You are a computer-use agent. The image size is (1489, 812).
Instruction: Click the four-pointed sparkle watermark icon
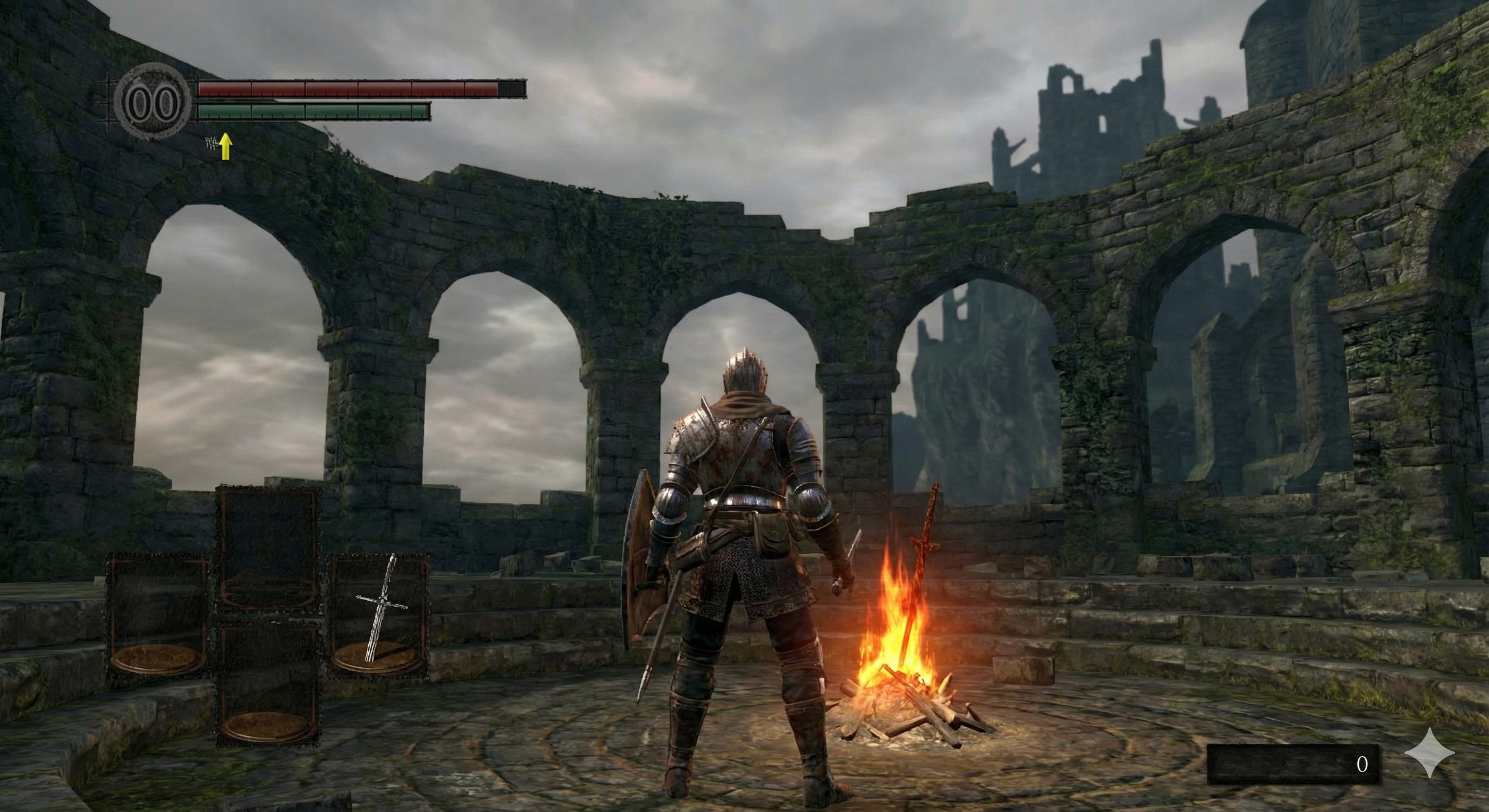[1429, 752]
